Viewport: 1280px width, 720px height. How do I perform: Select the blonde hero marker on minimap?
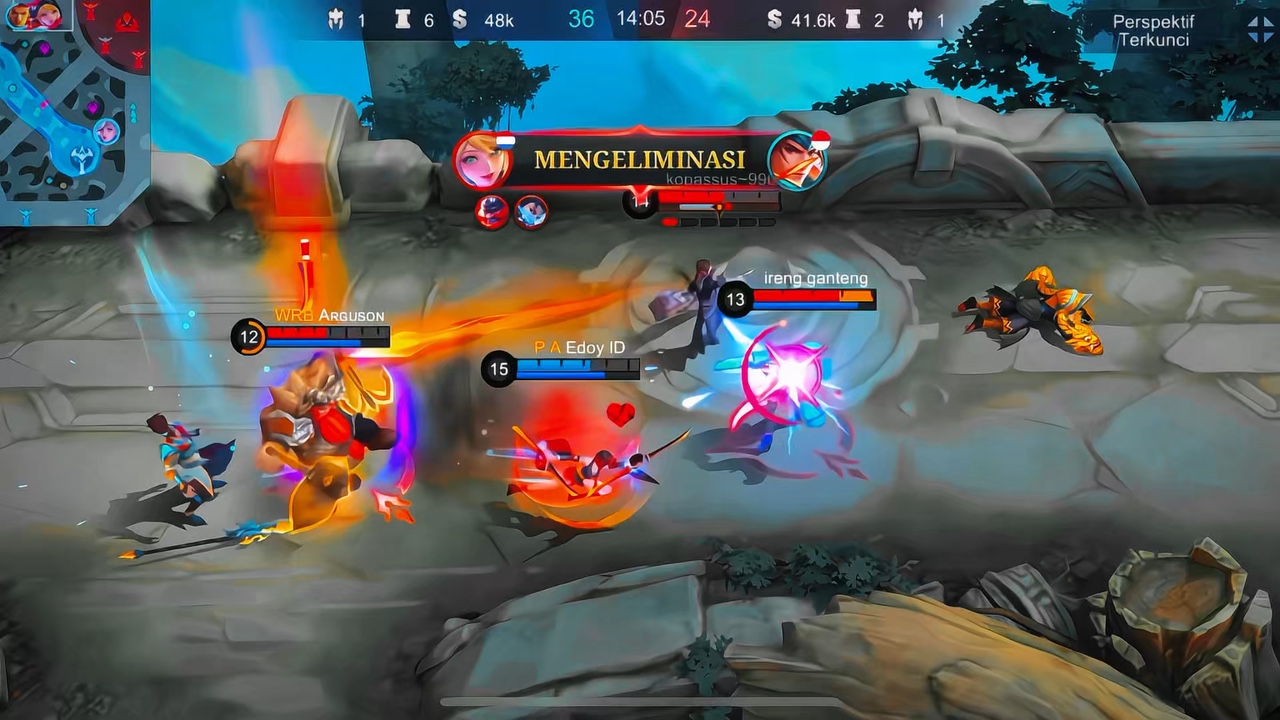(x=106, y=131)
